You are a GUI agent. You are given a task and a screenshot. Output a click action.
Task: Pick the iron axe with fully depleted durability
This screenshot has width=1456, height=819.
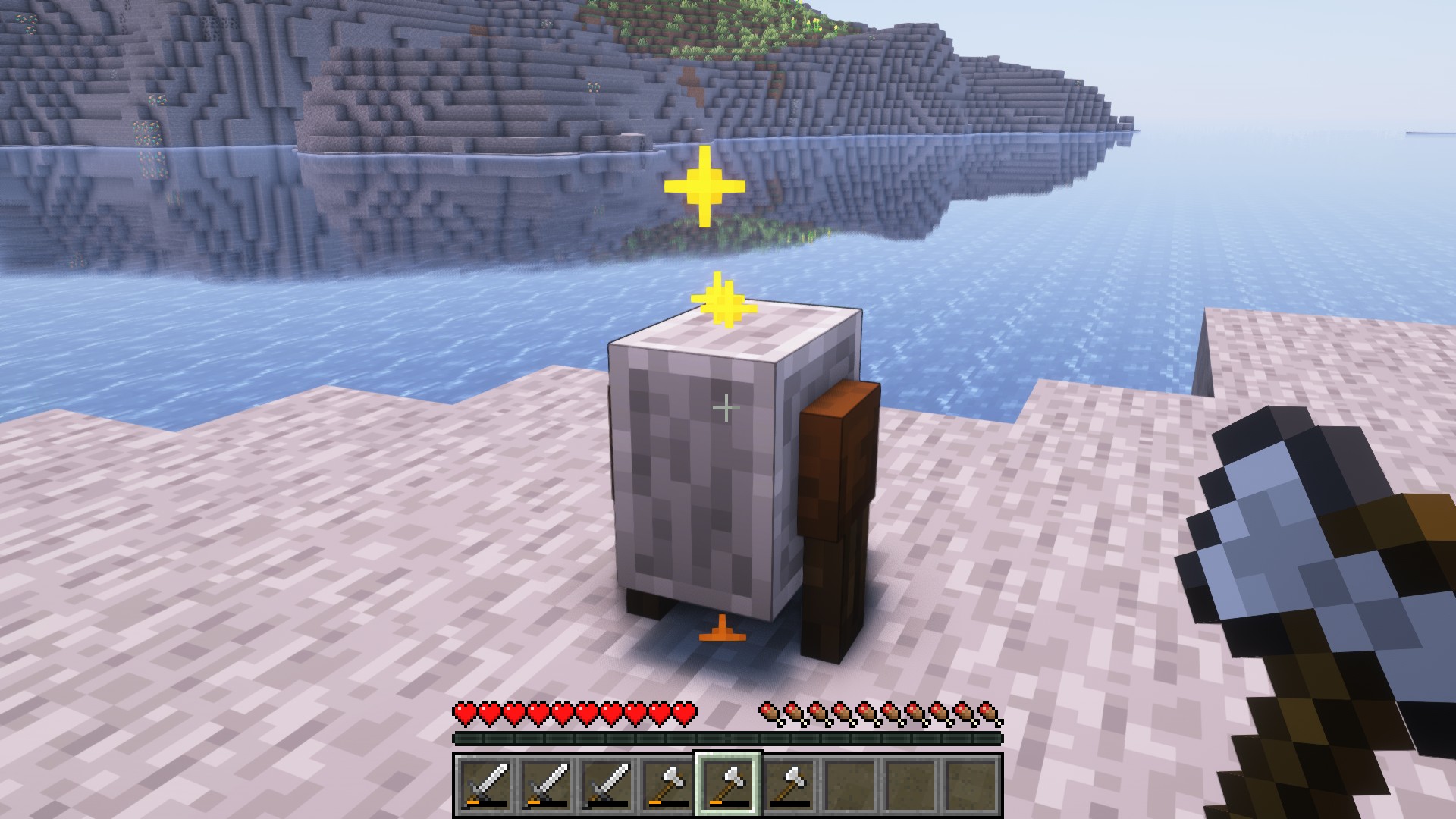point(789,784)
